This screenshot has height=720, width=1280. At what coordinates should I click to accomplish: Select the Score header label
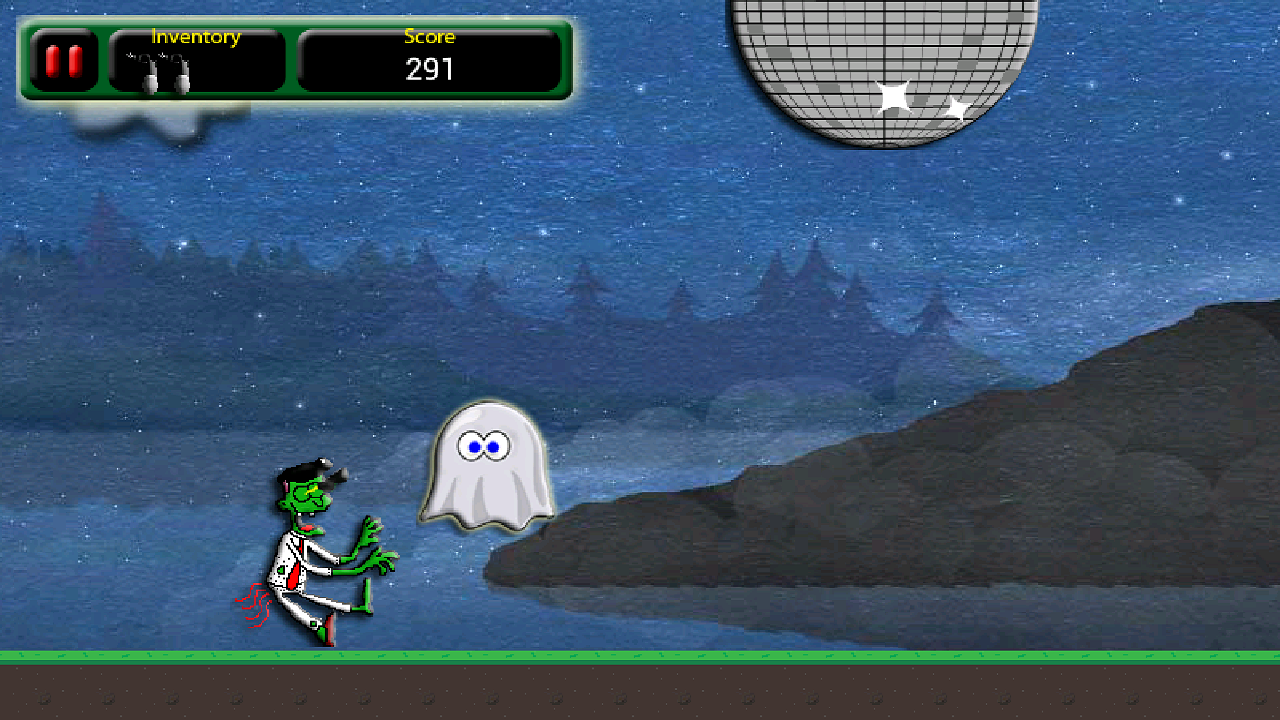428,37
